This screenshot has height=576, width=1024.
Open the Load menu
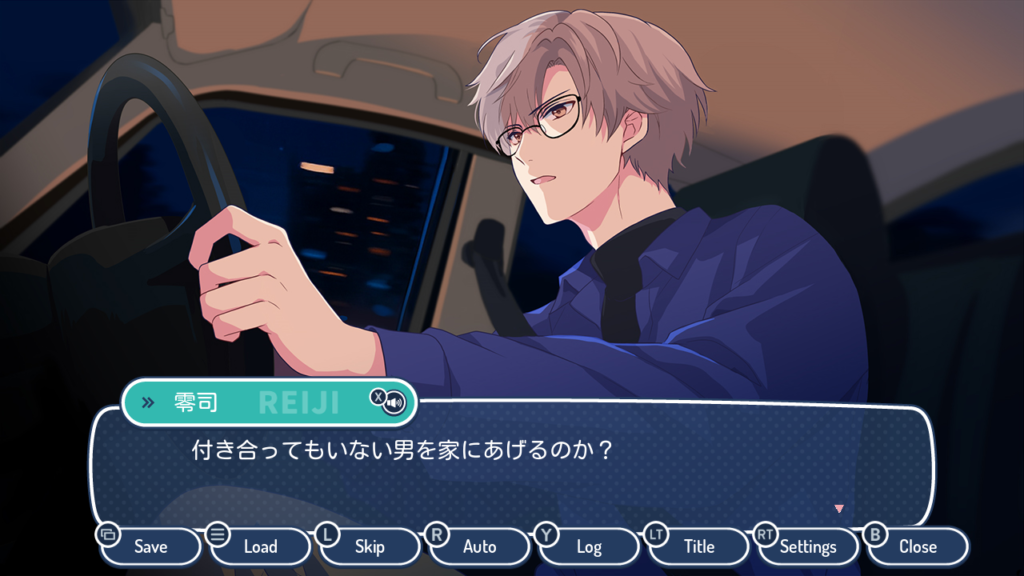(260, 546)
